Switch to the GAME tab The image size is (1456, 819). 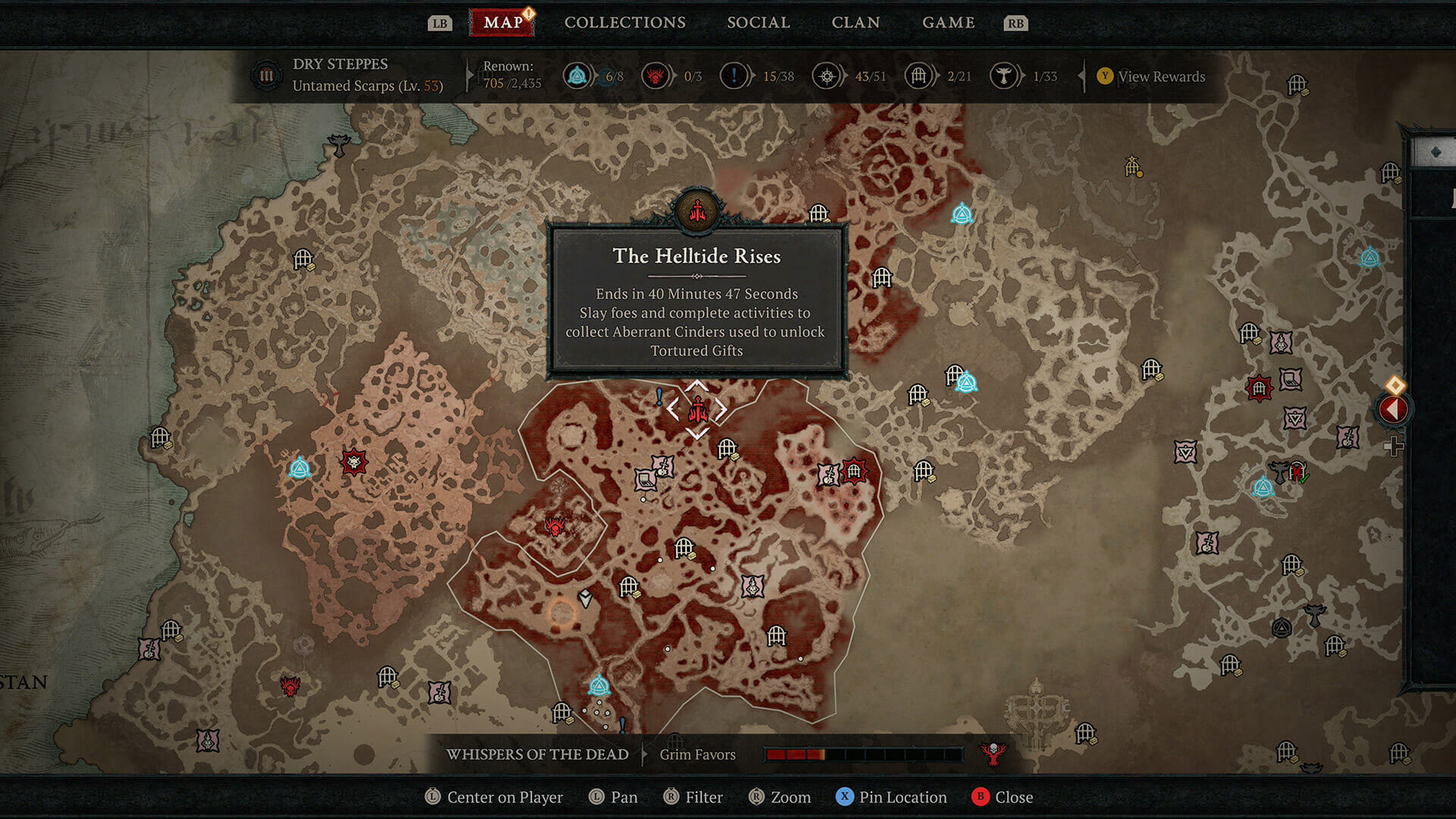click(949, 22)
